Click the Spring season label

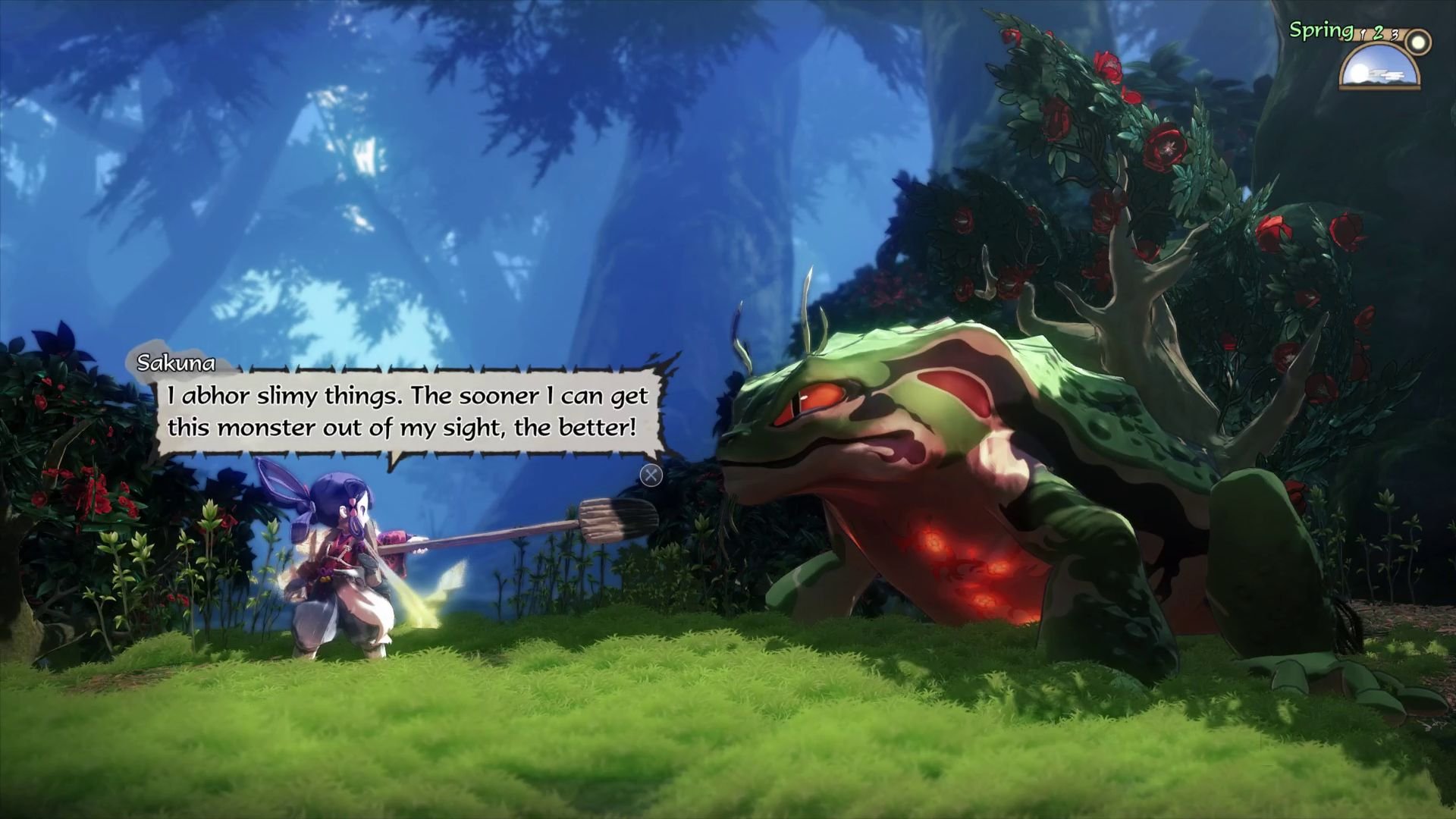[1320, 30]
